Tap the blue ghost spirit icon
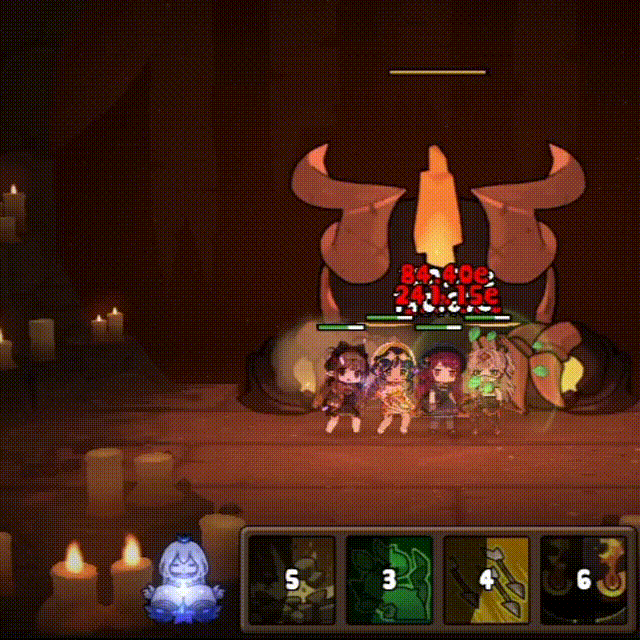The height and width of the screenshot is (640, 640). (184, 585)
